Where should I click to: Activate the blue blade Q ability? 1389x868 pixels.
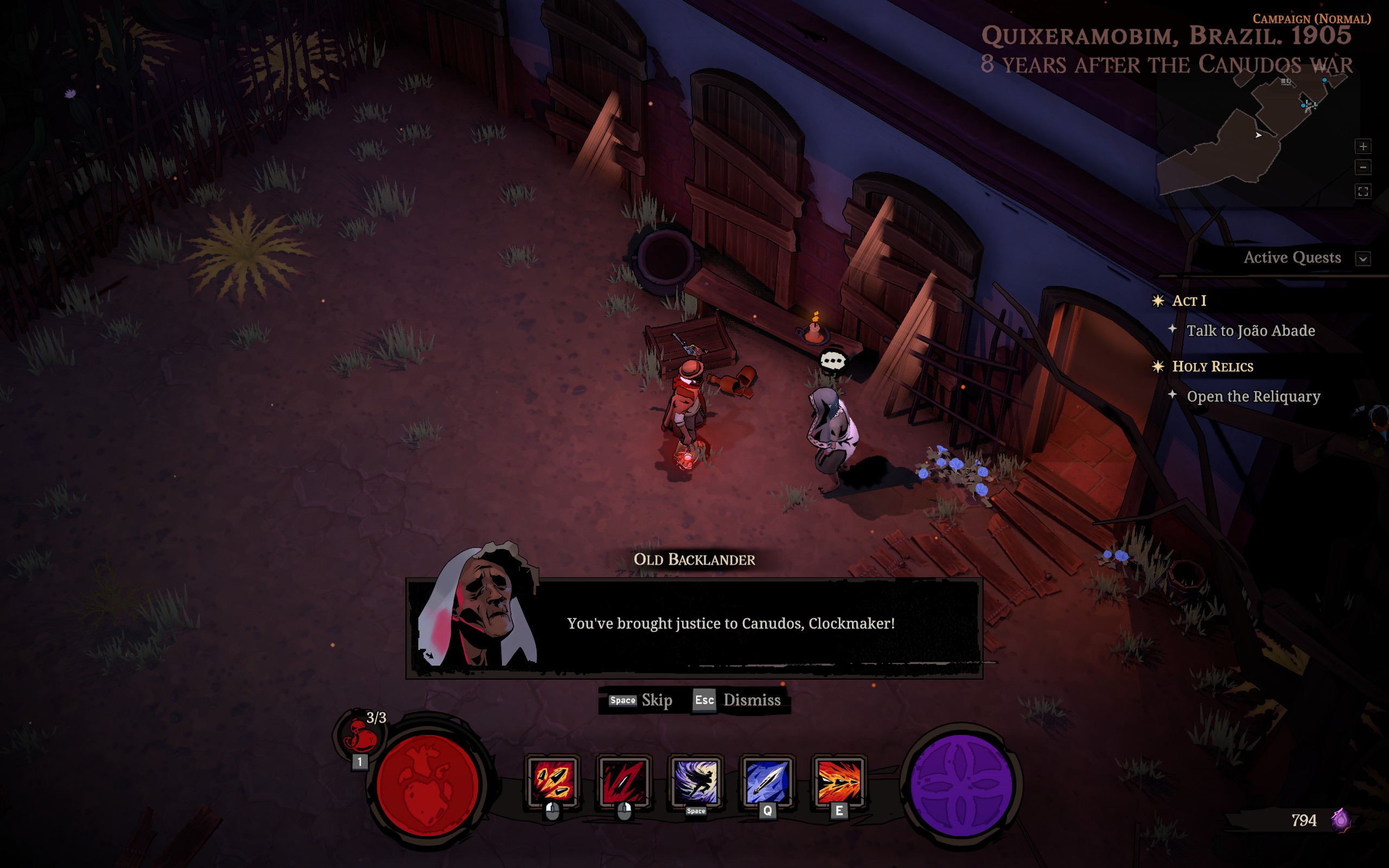(x=767, y=781)
